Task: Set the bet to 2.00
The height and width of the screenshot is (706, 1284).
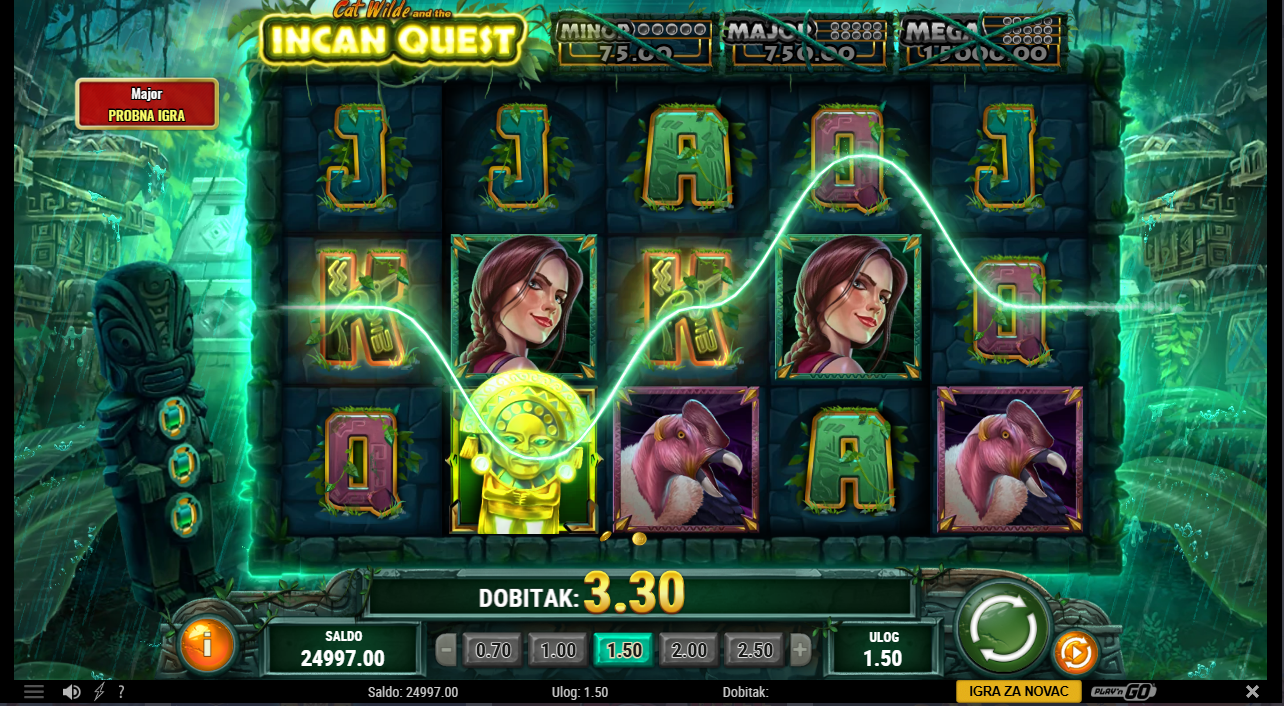Action: tap(689, 651)
